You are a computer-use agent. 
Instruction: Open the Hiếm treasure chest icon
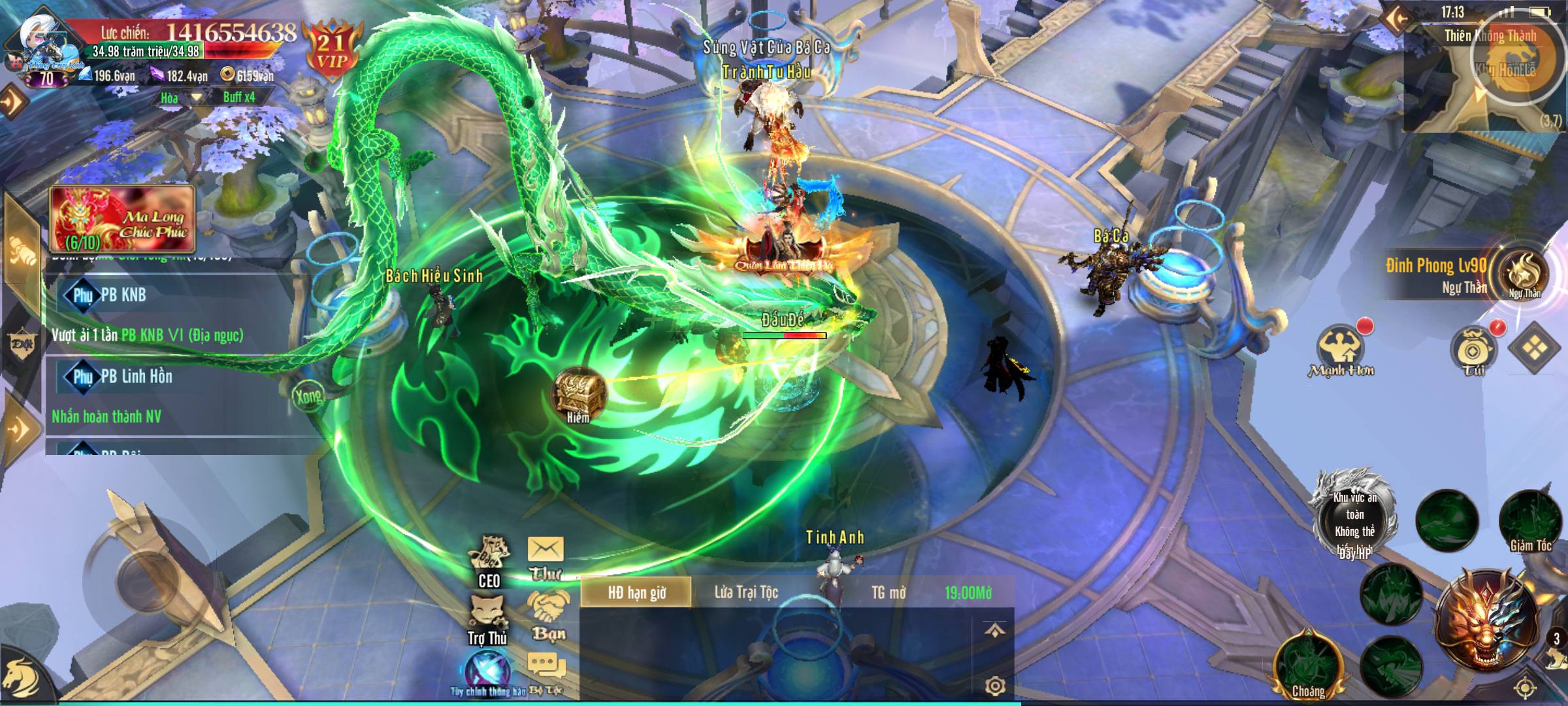point(578,395)
